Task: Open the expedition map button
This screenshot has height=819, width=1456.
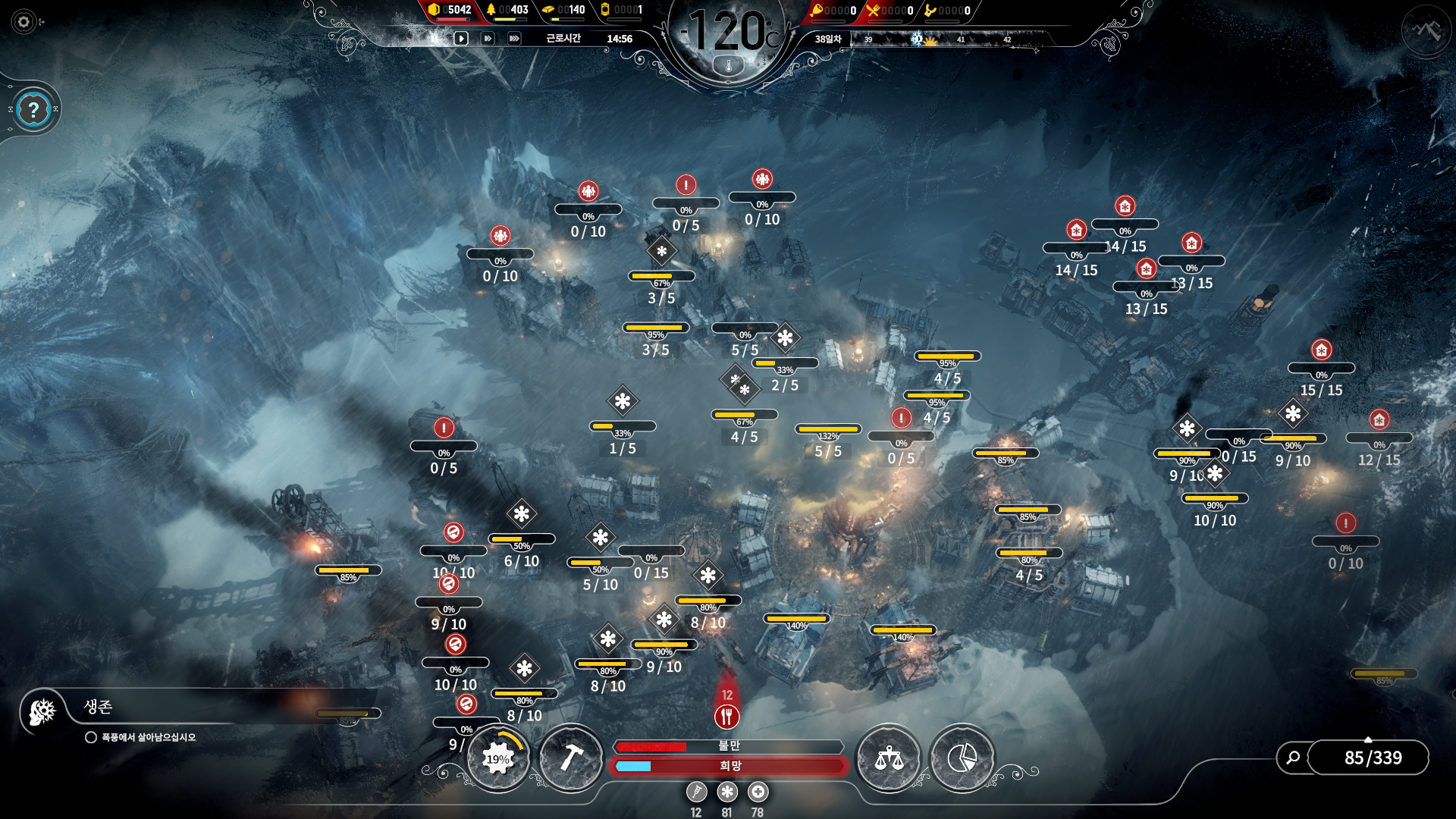Action: (x=1426, y=31)
